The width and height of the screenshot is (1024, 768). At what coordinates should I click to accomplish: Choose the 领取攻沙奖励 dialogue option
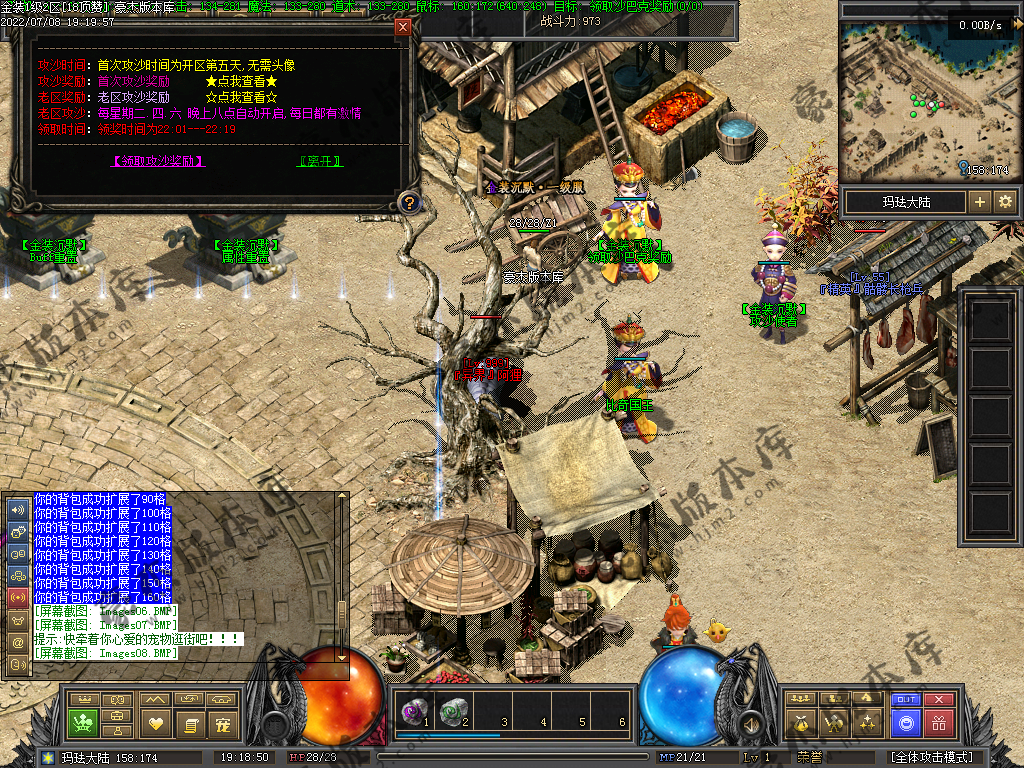pyautogui.click(x=158, y=160)
